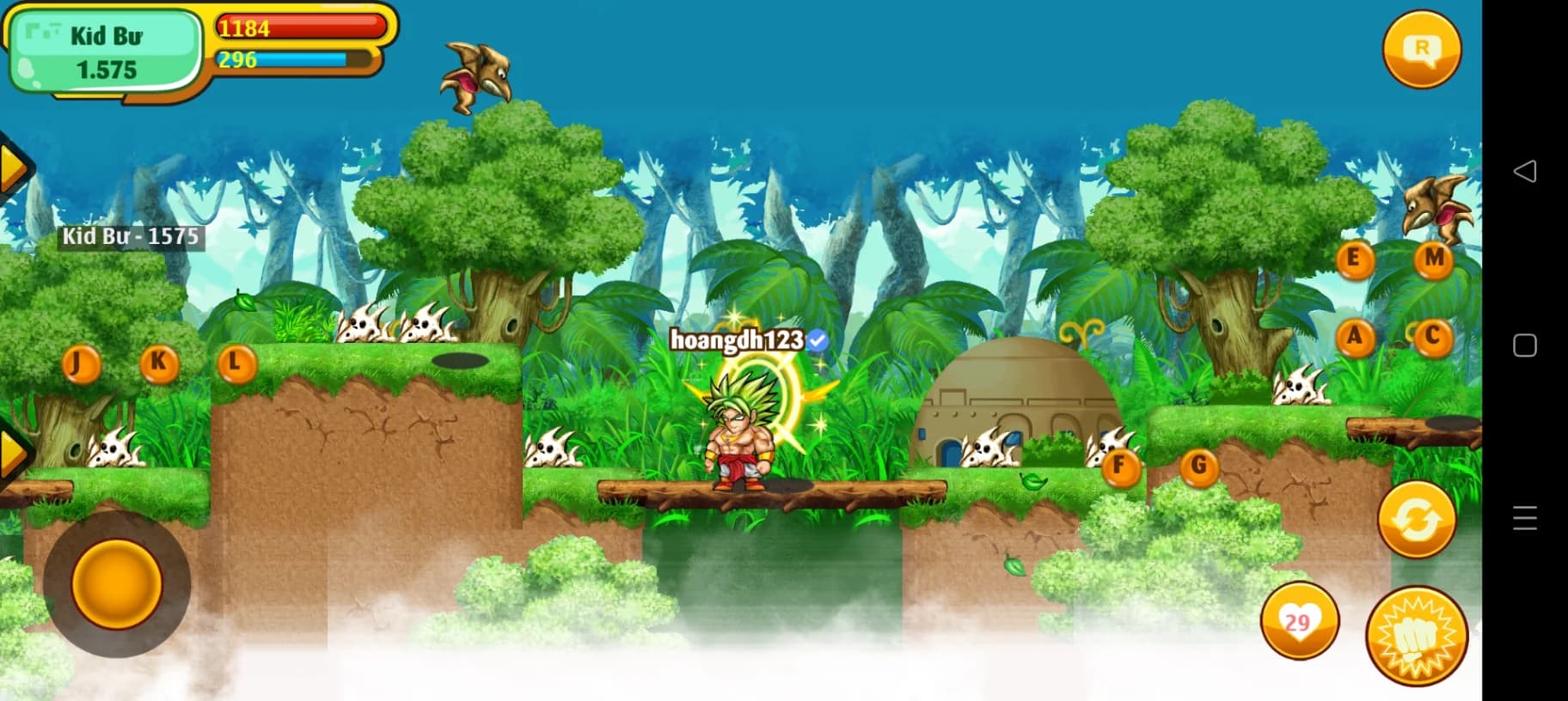
Task: Activate the skill button labeled K
Action: pyautogui.click(x=159, y=363)
